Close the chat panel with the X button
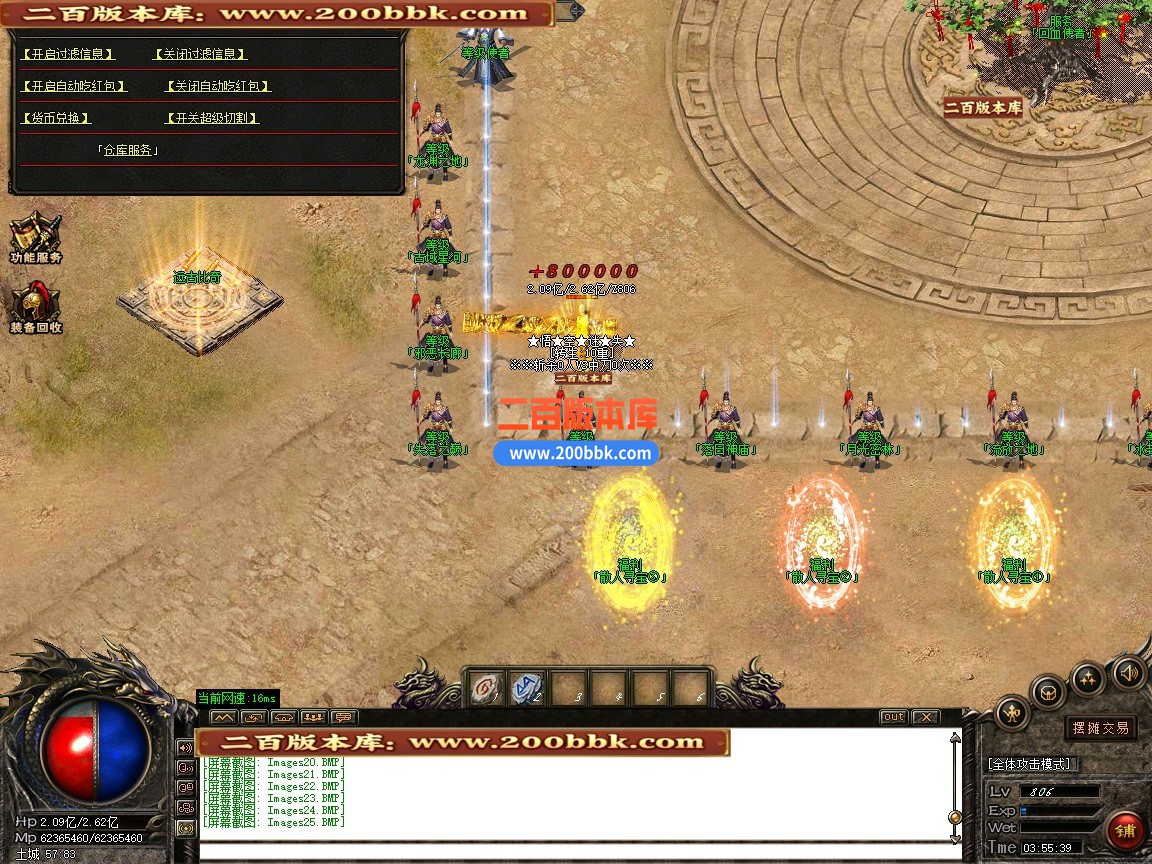The height and width of the screenshot is (864, 1152). [x=926, y=717]
